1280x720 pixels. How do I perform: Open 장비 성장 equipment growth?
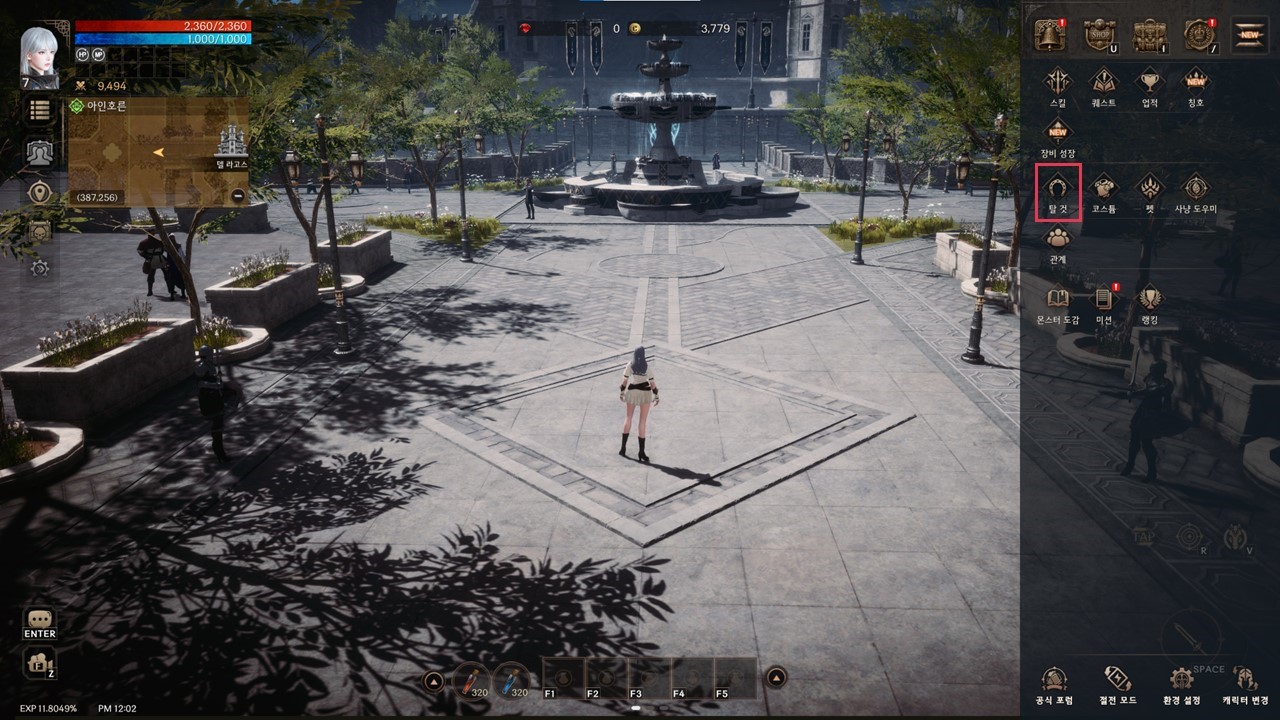[1058, 135]
